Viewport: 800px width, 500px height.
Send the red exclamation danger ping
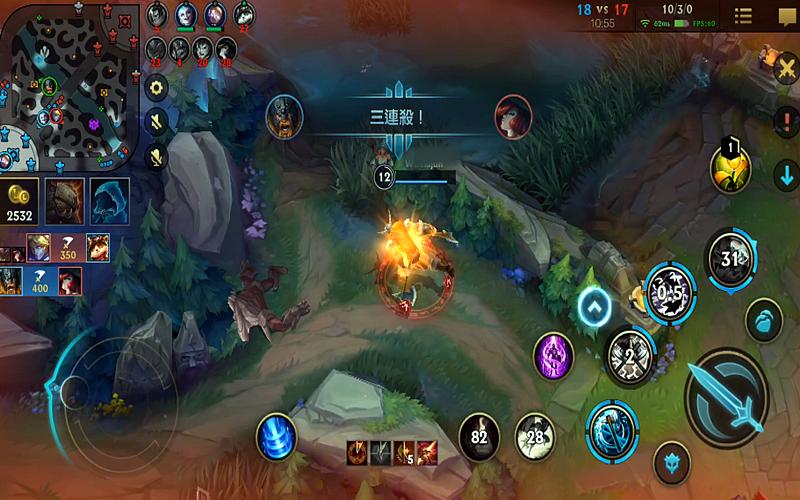coord(786,121)
